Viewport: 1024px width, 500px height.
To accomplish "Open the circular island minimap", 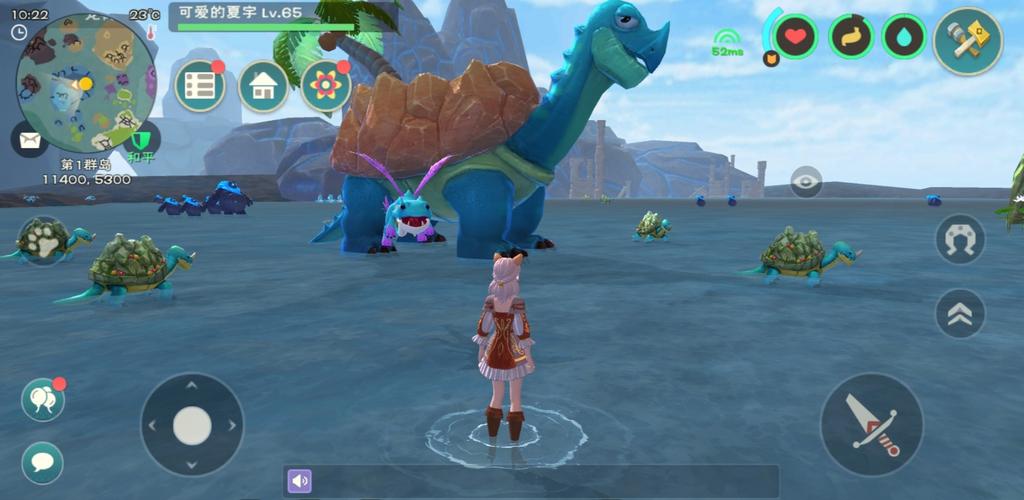I will (x=85, y=82).
